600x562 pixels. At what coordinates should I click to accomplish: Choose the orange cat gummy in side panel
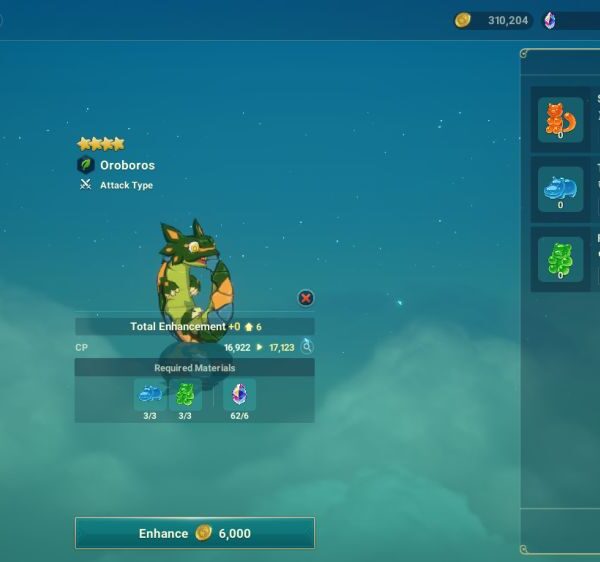pos(560,120)
